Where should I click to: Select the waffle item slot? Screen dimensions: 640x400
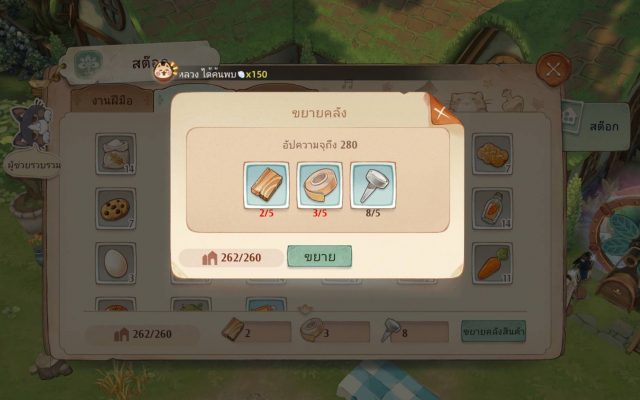tap(491, 153)
